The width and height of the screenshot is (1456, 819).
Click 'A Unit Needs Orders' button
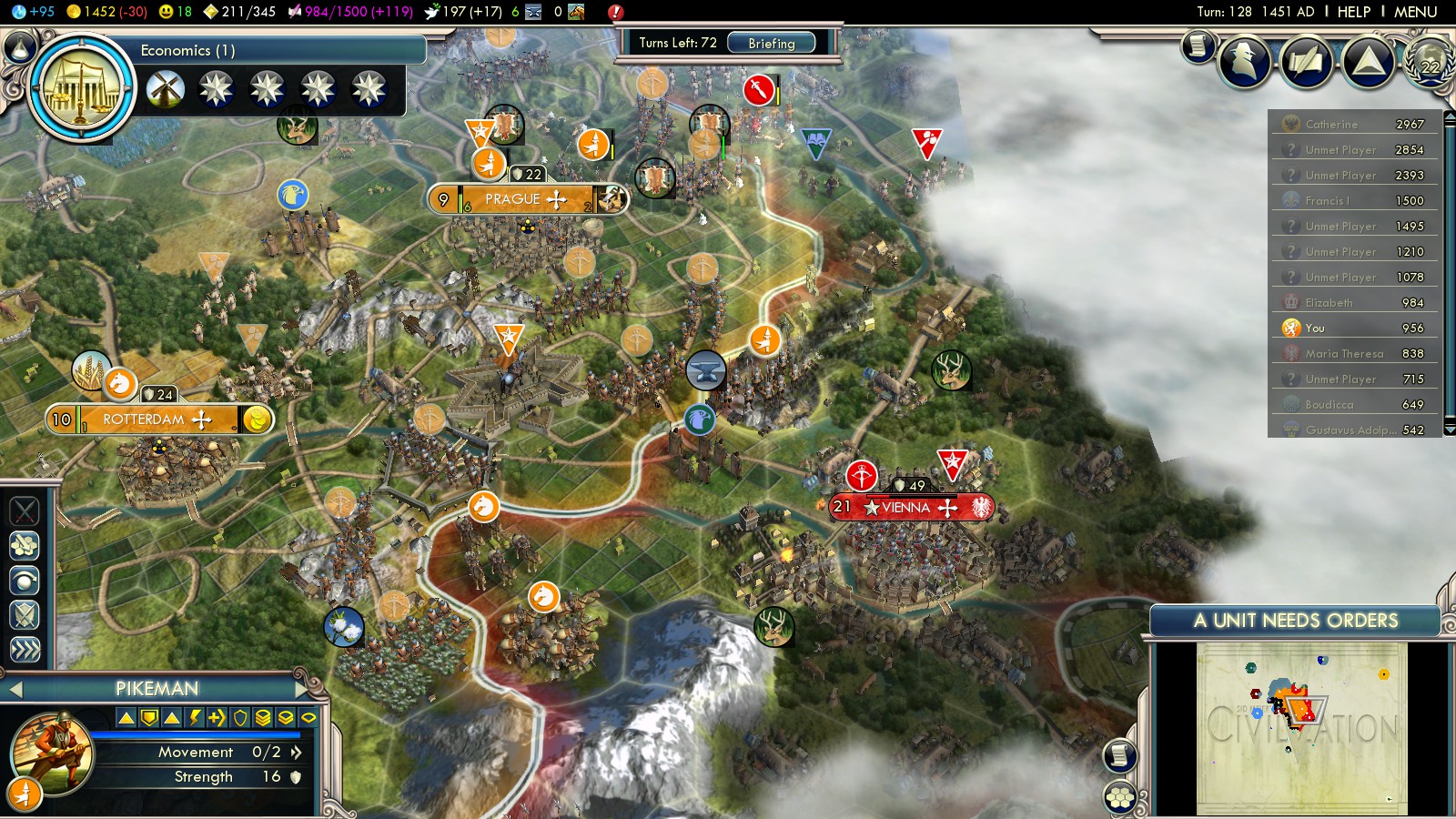coord(1295,621)
